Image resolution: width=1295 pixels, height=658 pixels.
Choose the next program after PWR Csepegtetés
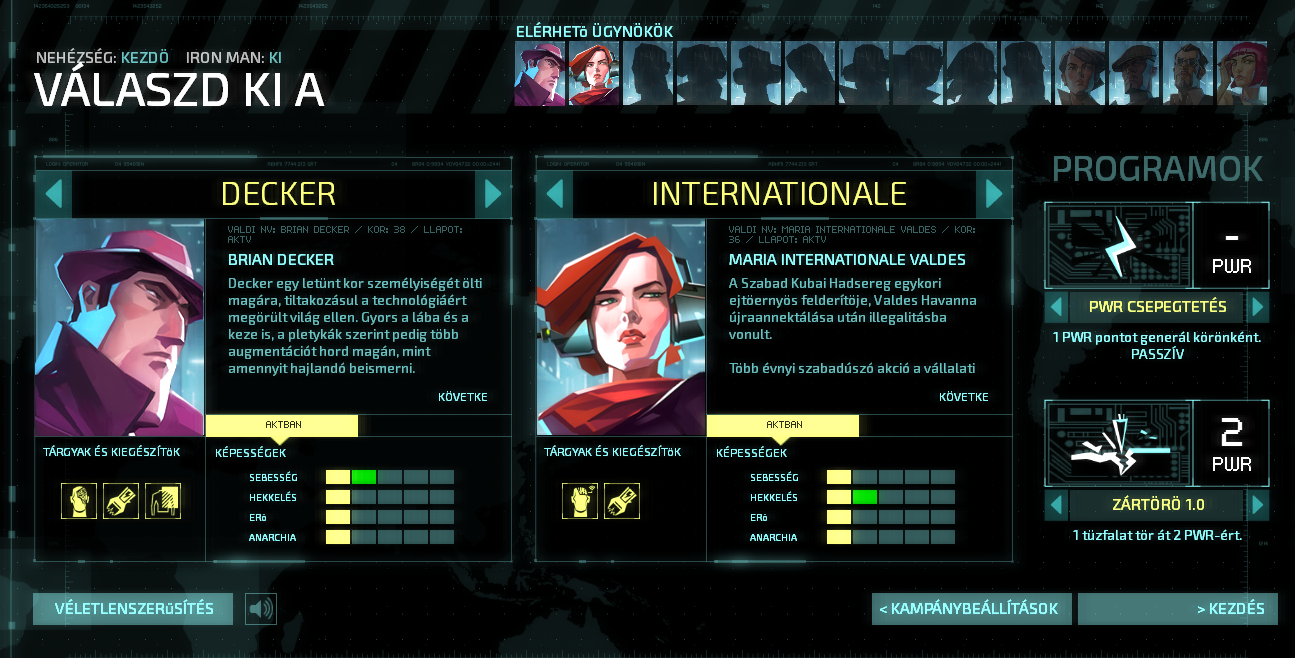pos(1259,306)
